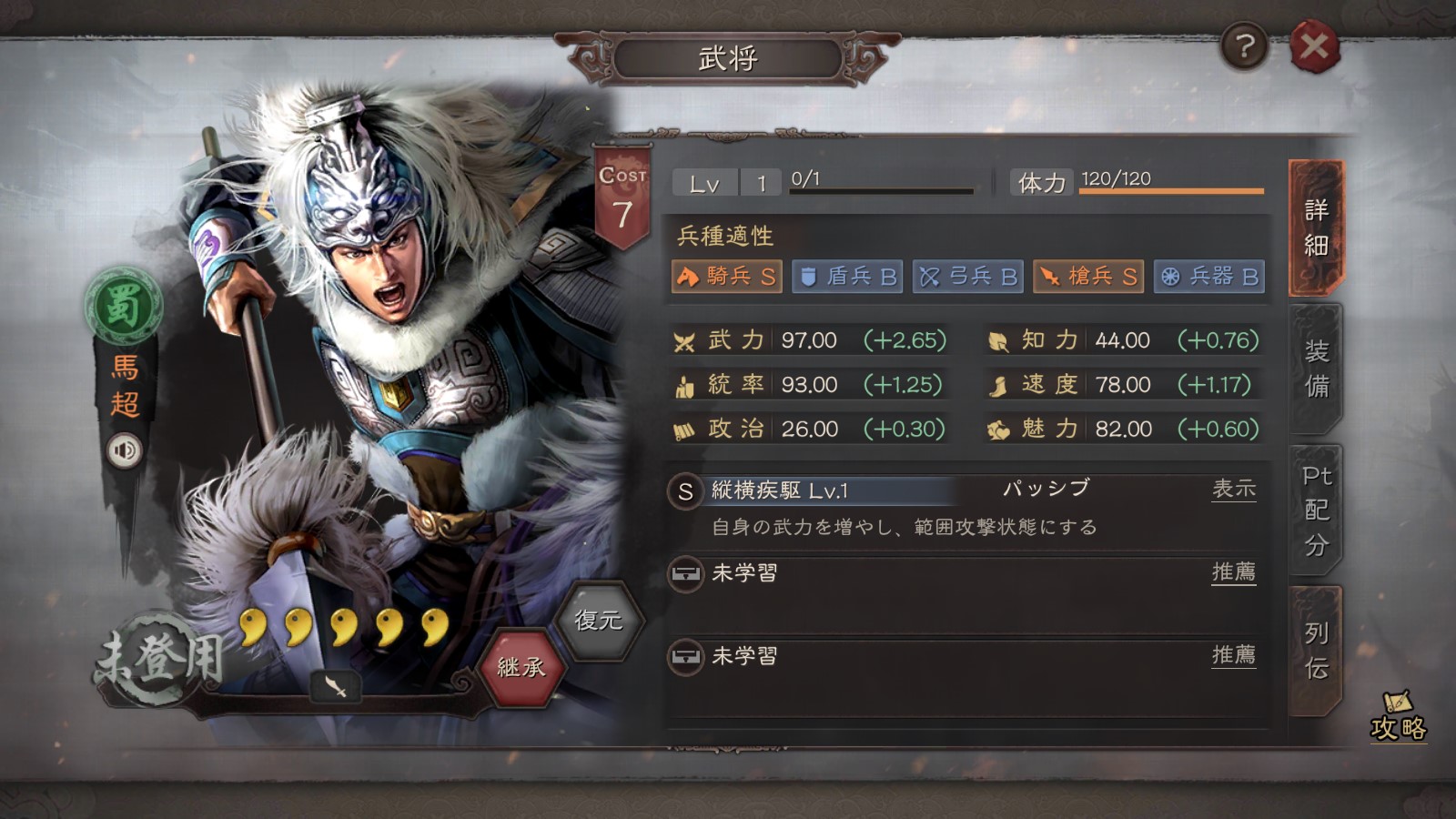
Task: Toggle display of the 縦横疾駆 skill via 表示
Action: 1235,489
